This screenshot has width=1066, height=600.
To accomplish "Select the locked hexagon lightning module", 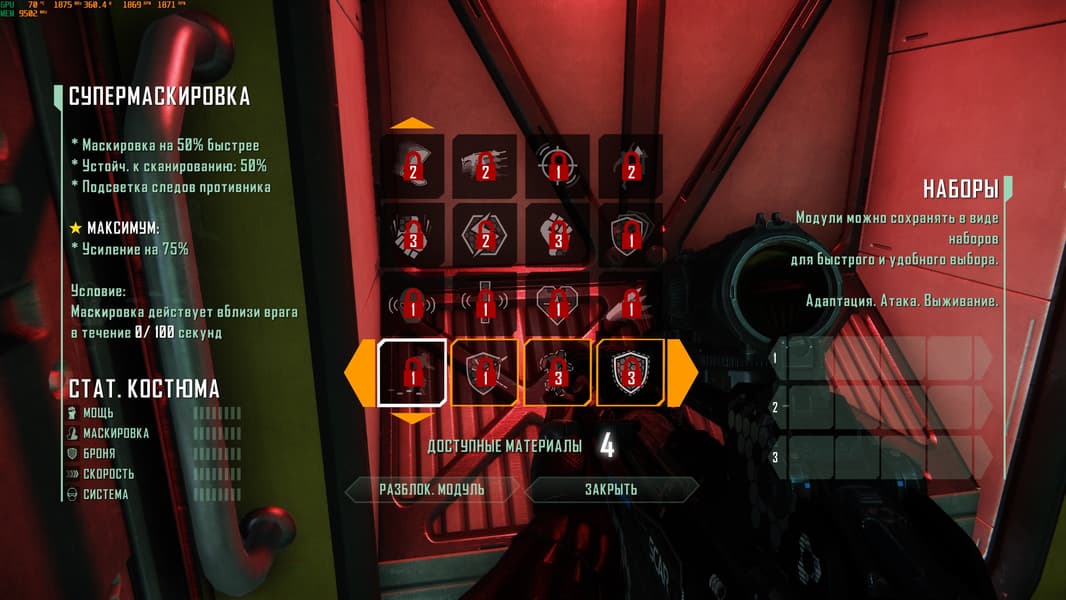I will [485, 236].
